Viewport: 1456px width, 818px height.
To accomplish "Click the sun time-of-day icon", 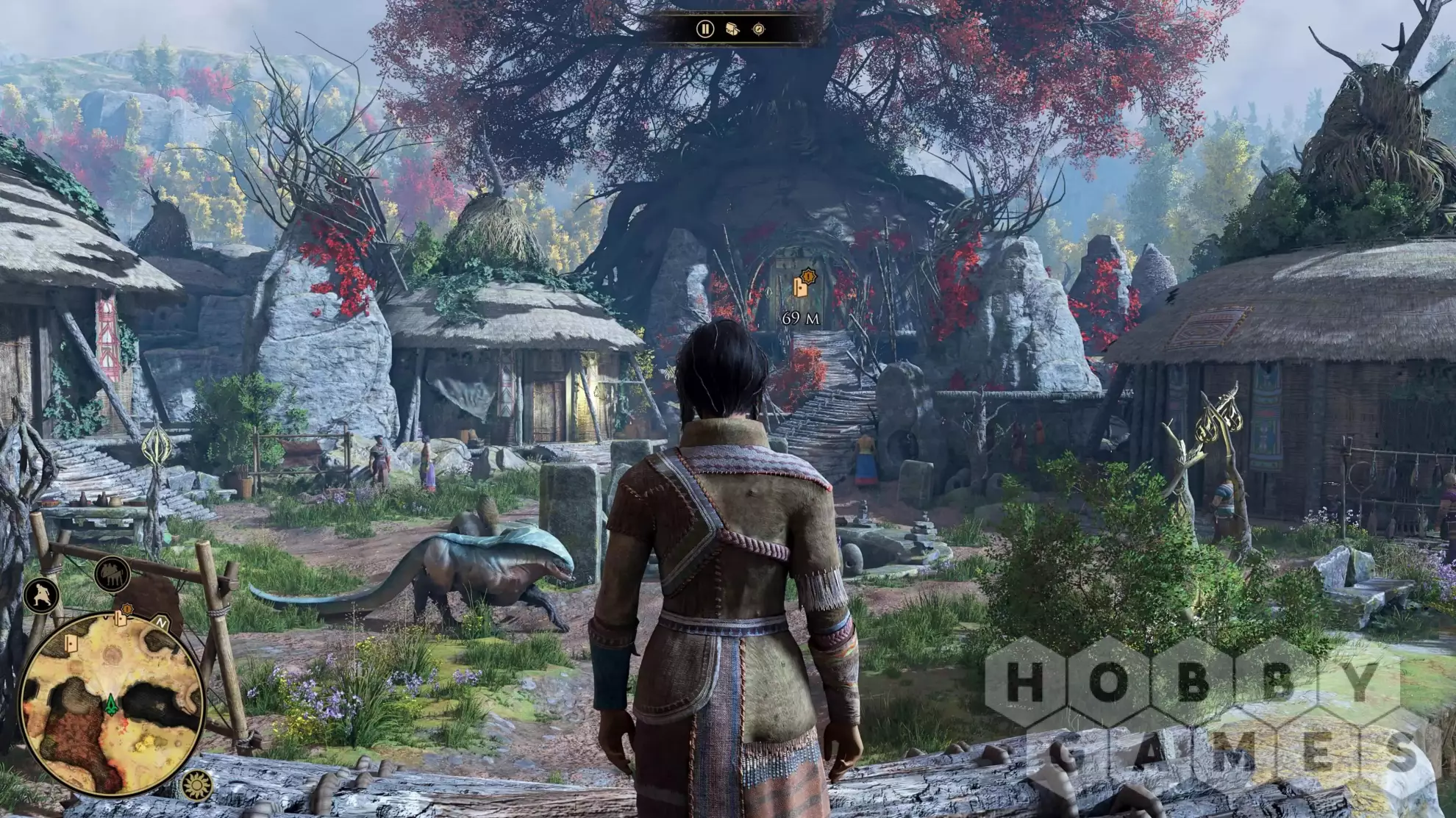I will click(196, 786).
